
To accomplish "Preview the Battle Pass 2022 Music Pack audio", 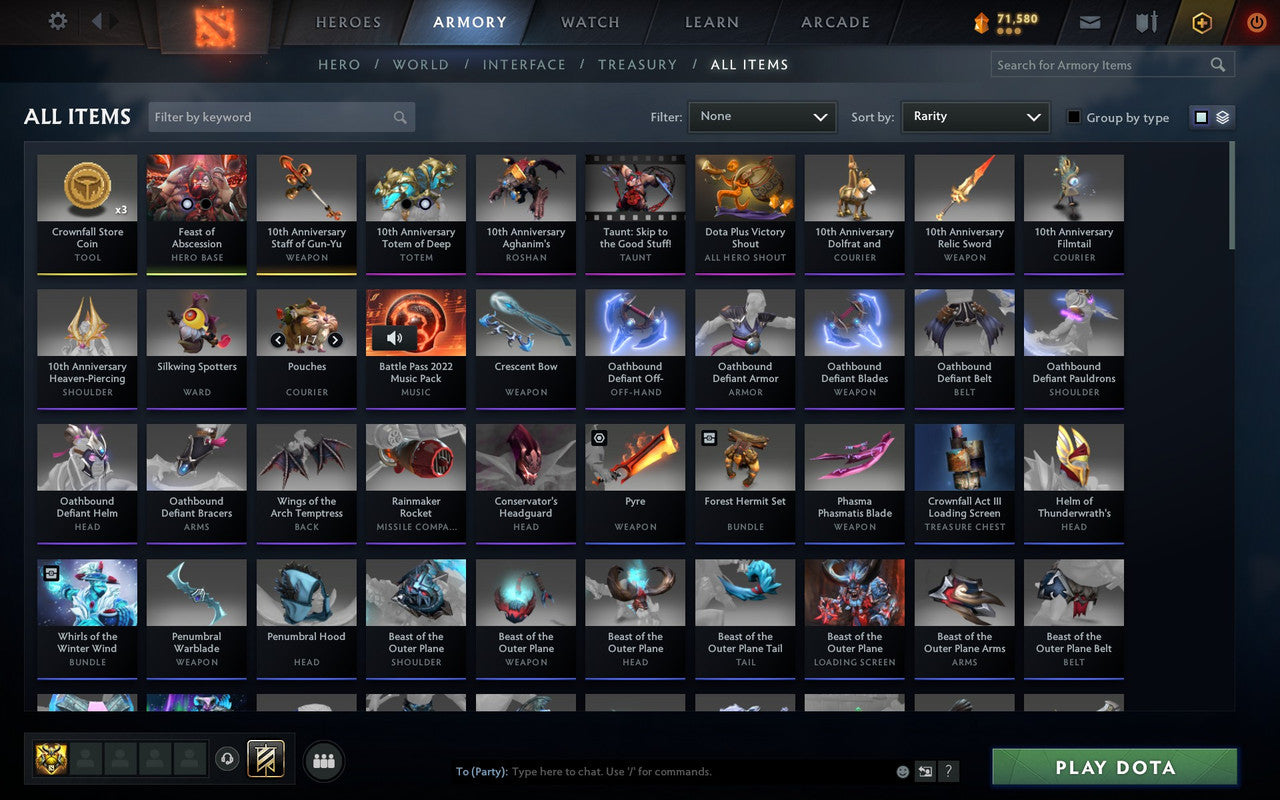I will pos(396,338).
